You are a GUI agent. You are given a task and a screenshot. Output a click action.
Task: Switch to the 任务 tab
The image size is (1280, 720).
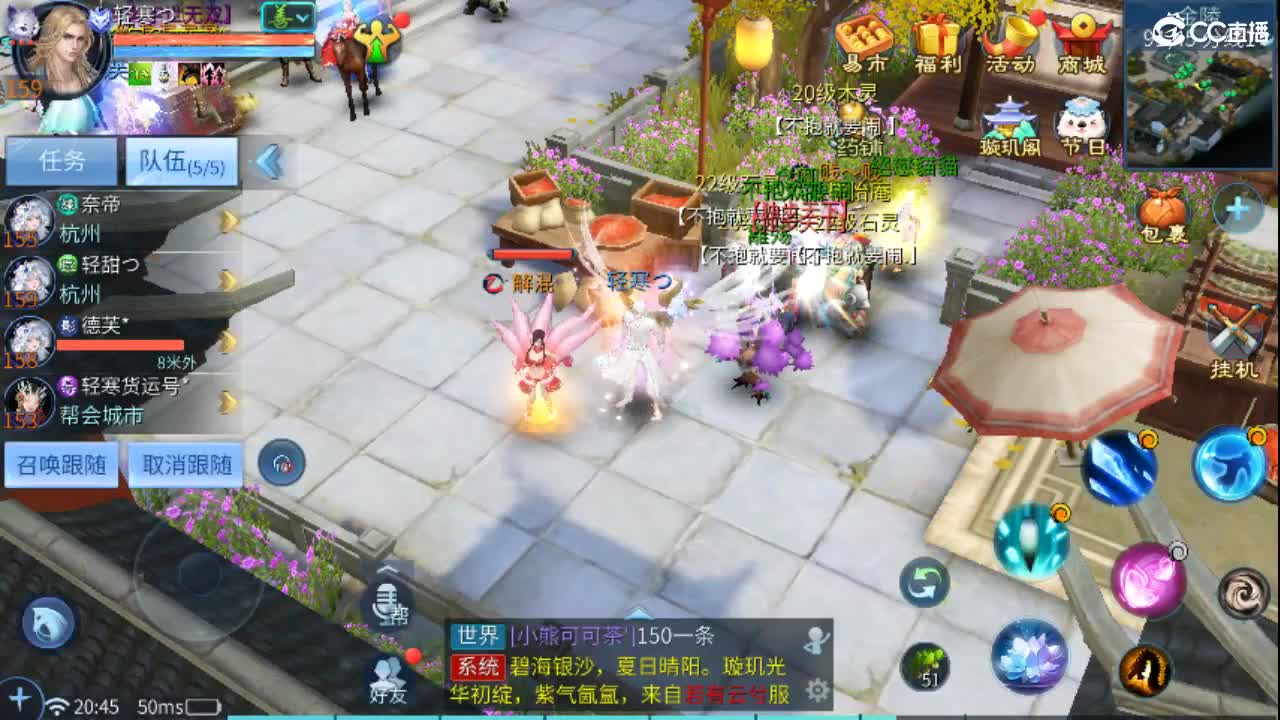(60, 159)
